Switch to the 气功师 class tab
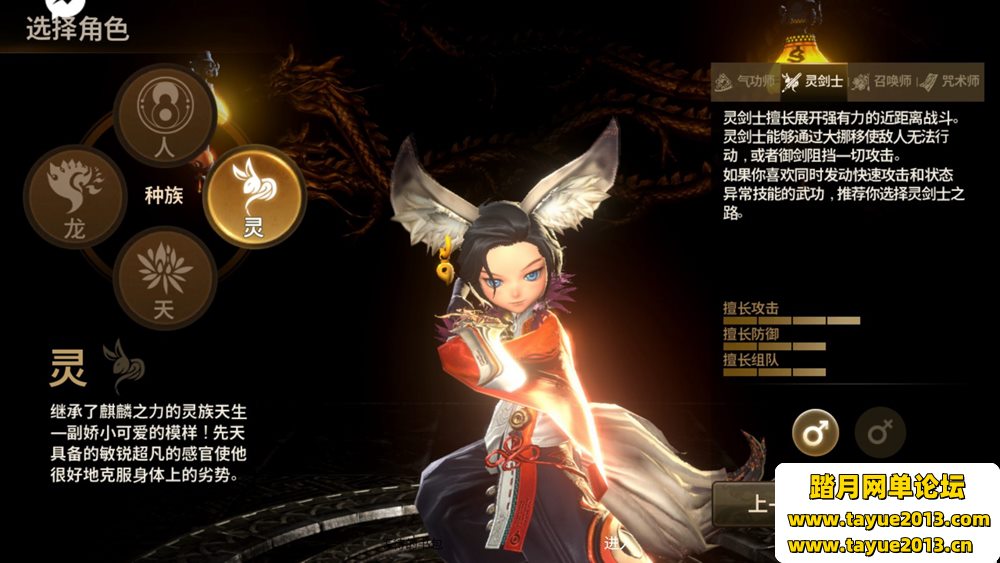The height and width of the screenshot is (563, 1000). pyautogui.click(x=744, y=81)
